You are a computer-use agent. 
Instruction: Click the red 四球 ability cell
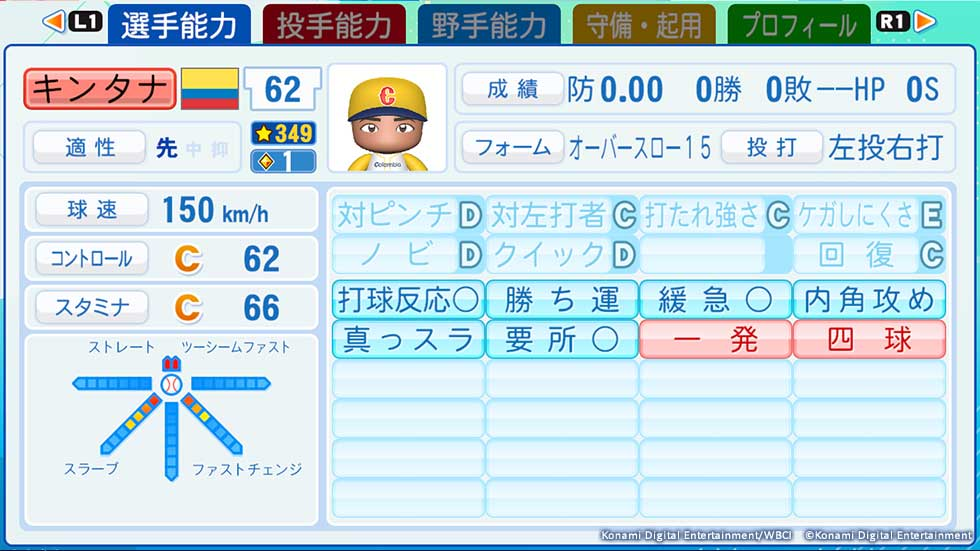pyautogui.click(x=869, y=339)
